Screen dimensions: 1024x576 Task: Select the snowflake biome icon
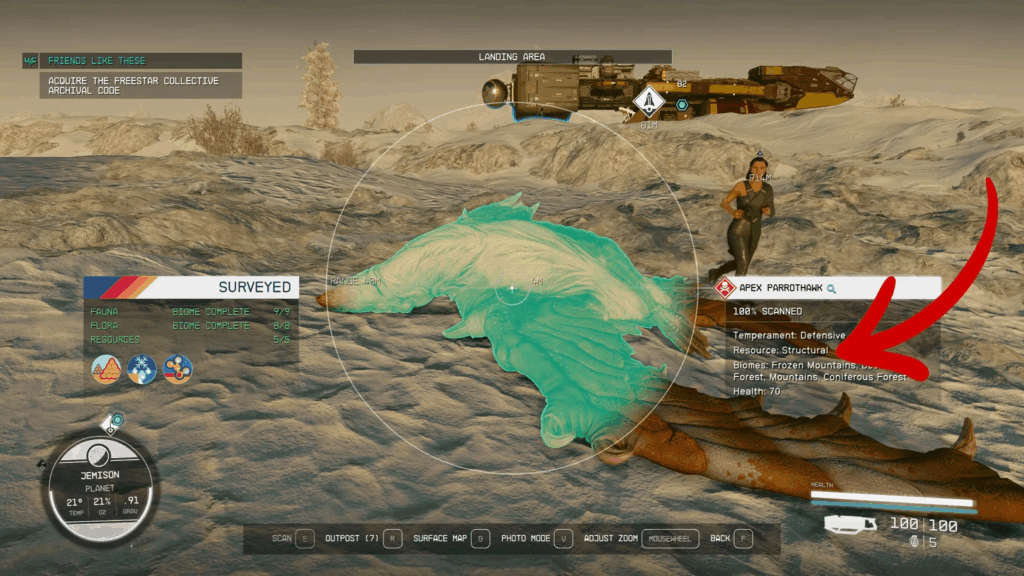(x=141, y=369)
